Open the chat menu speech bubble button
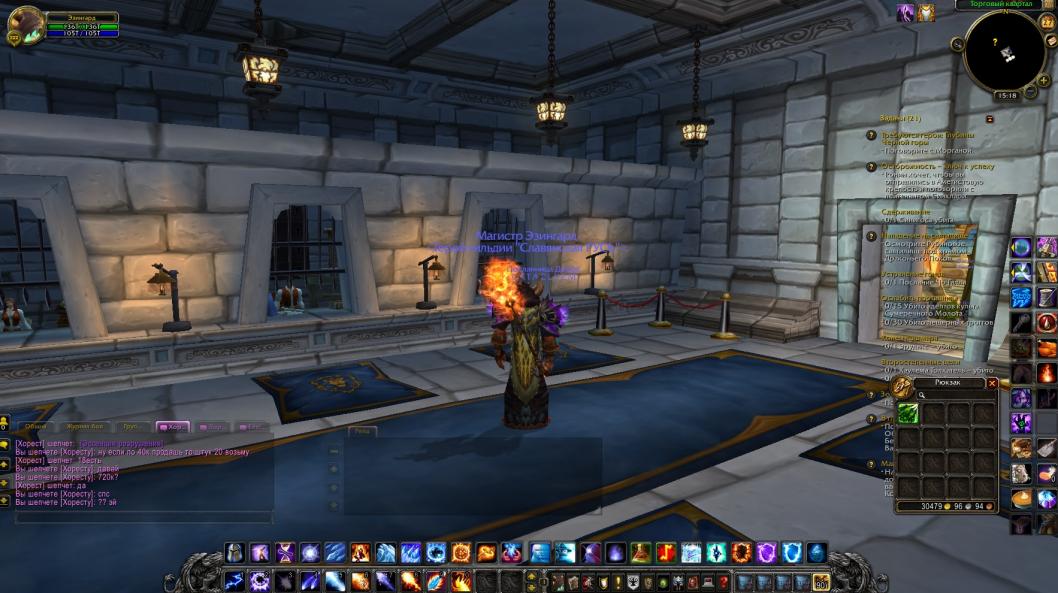Viewport: 1058px width, 593px height. [x=5, y=444]
